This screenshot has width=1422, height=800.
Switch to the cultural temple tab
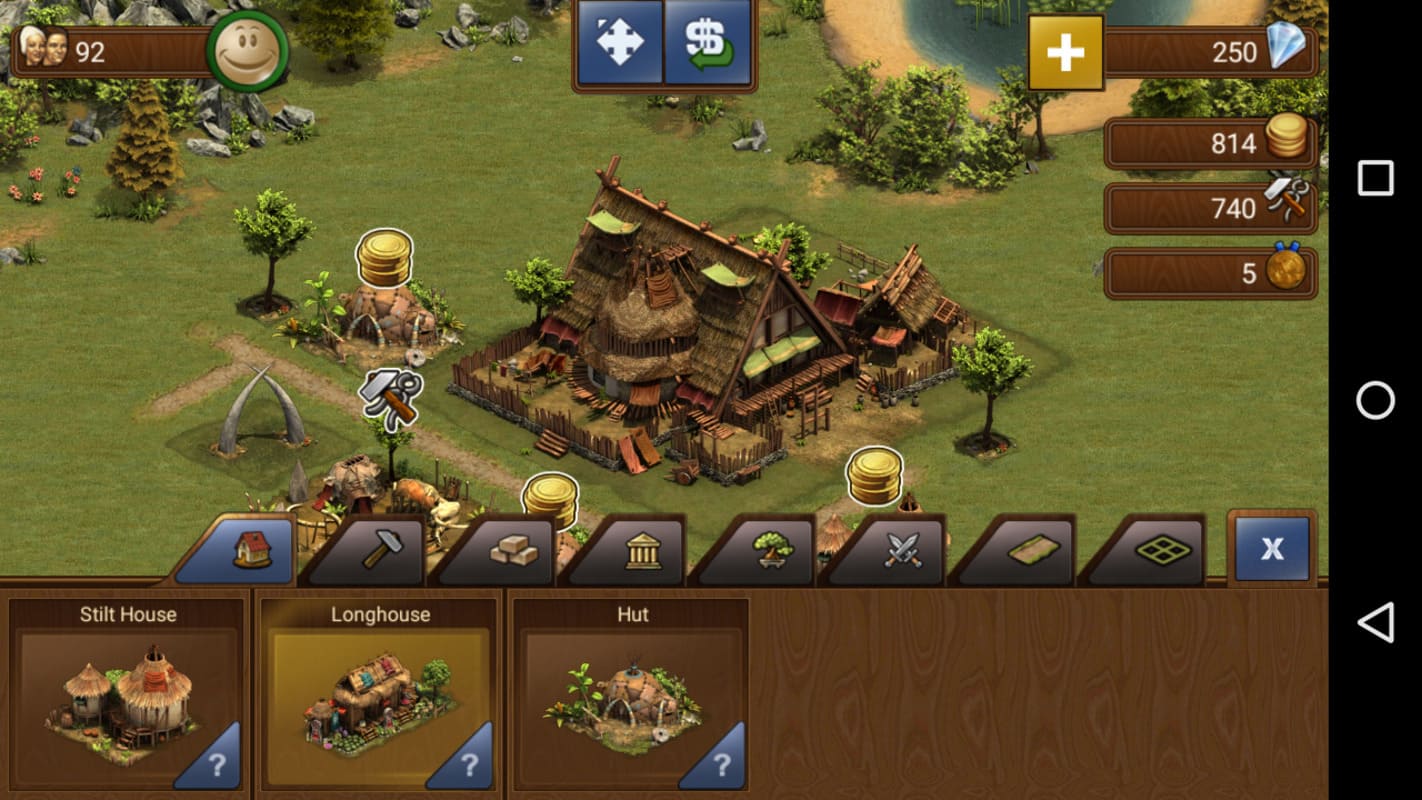[642, 550]
